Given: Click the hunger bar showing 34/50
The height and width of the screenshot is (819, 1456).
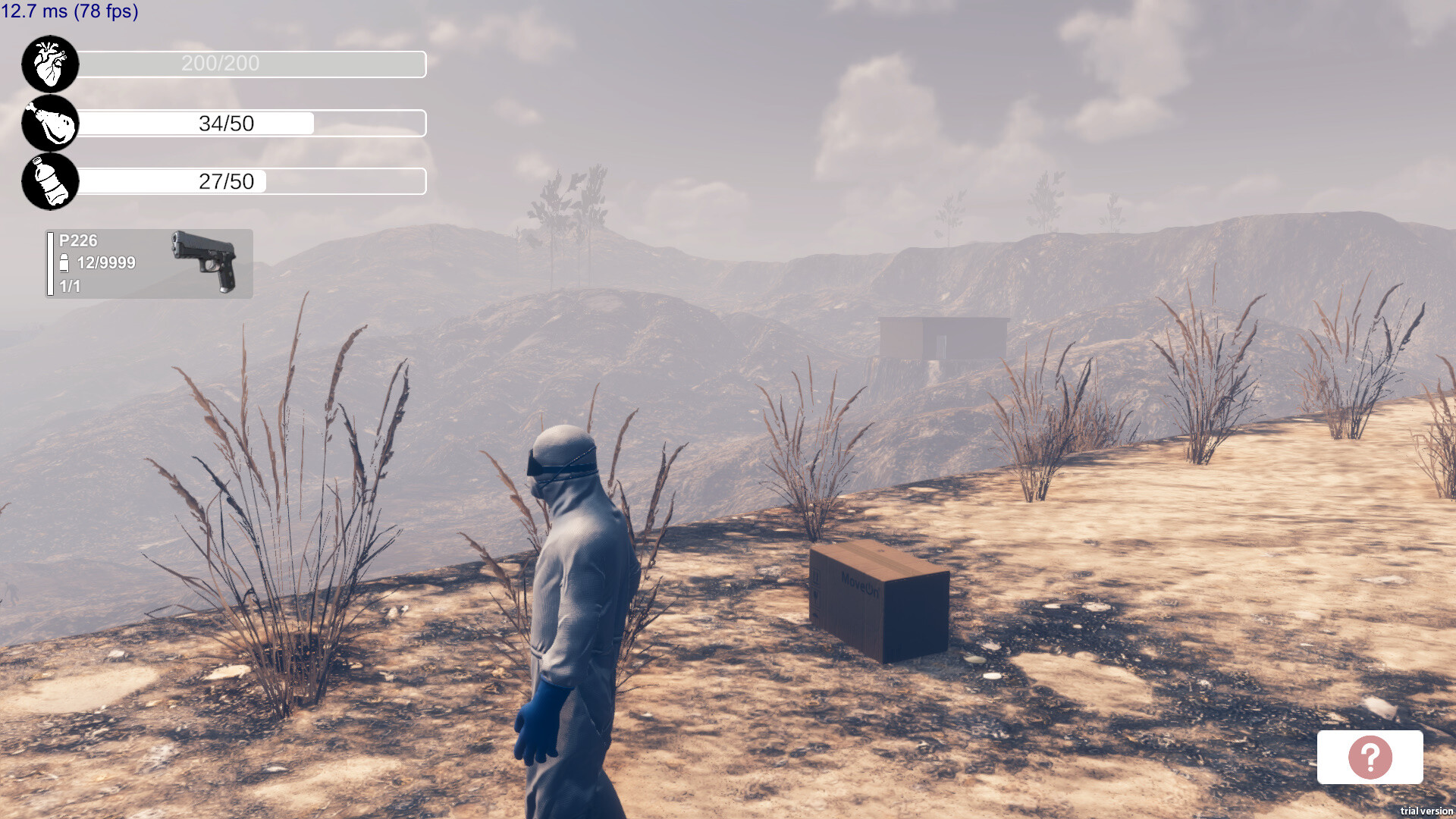Looking at the screenshot, I should click(x=250, y=123).
